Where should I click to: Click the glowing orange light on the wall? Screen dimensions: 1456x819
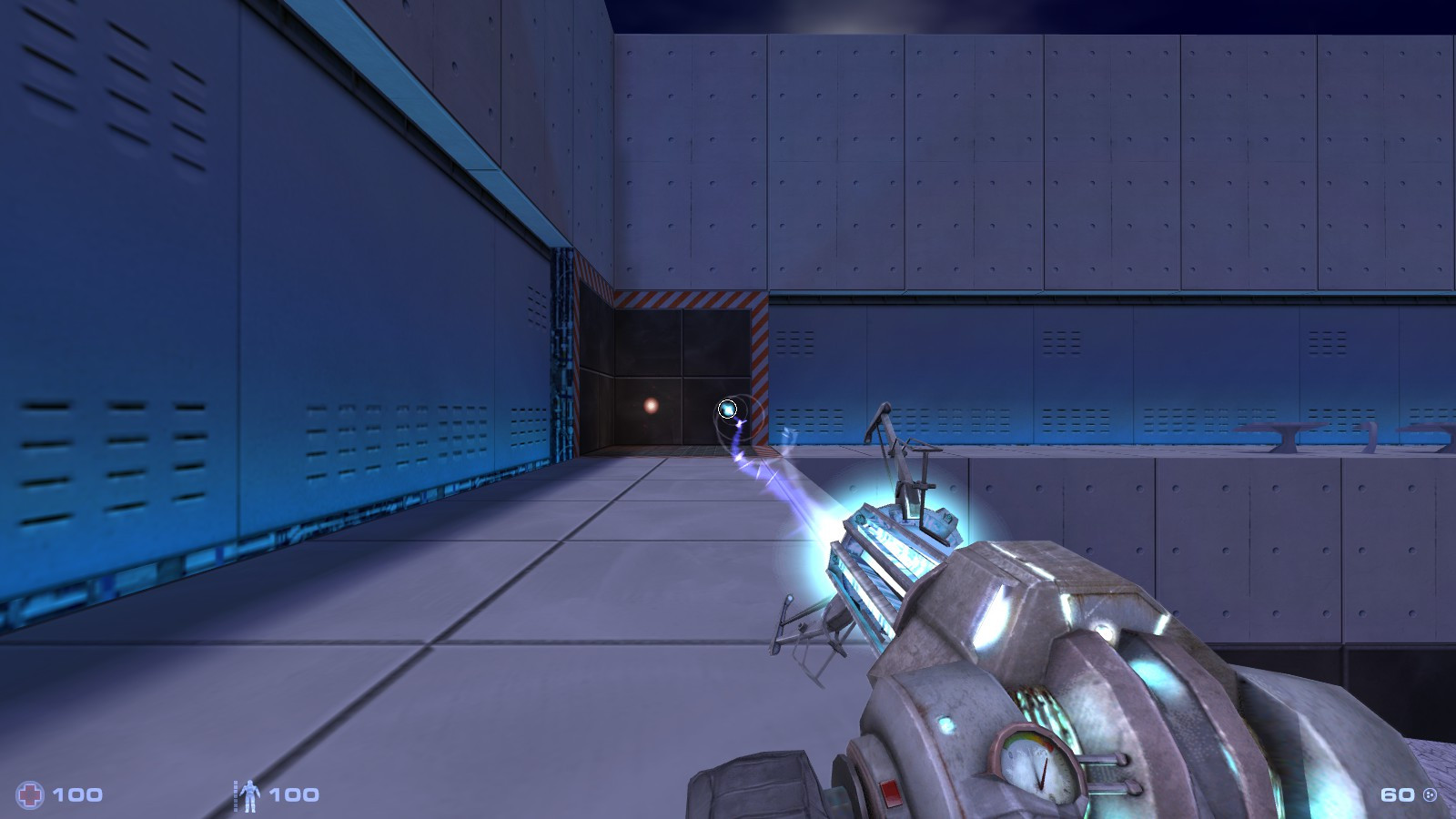coord(650,404)
